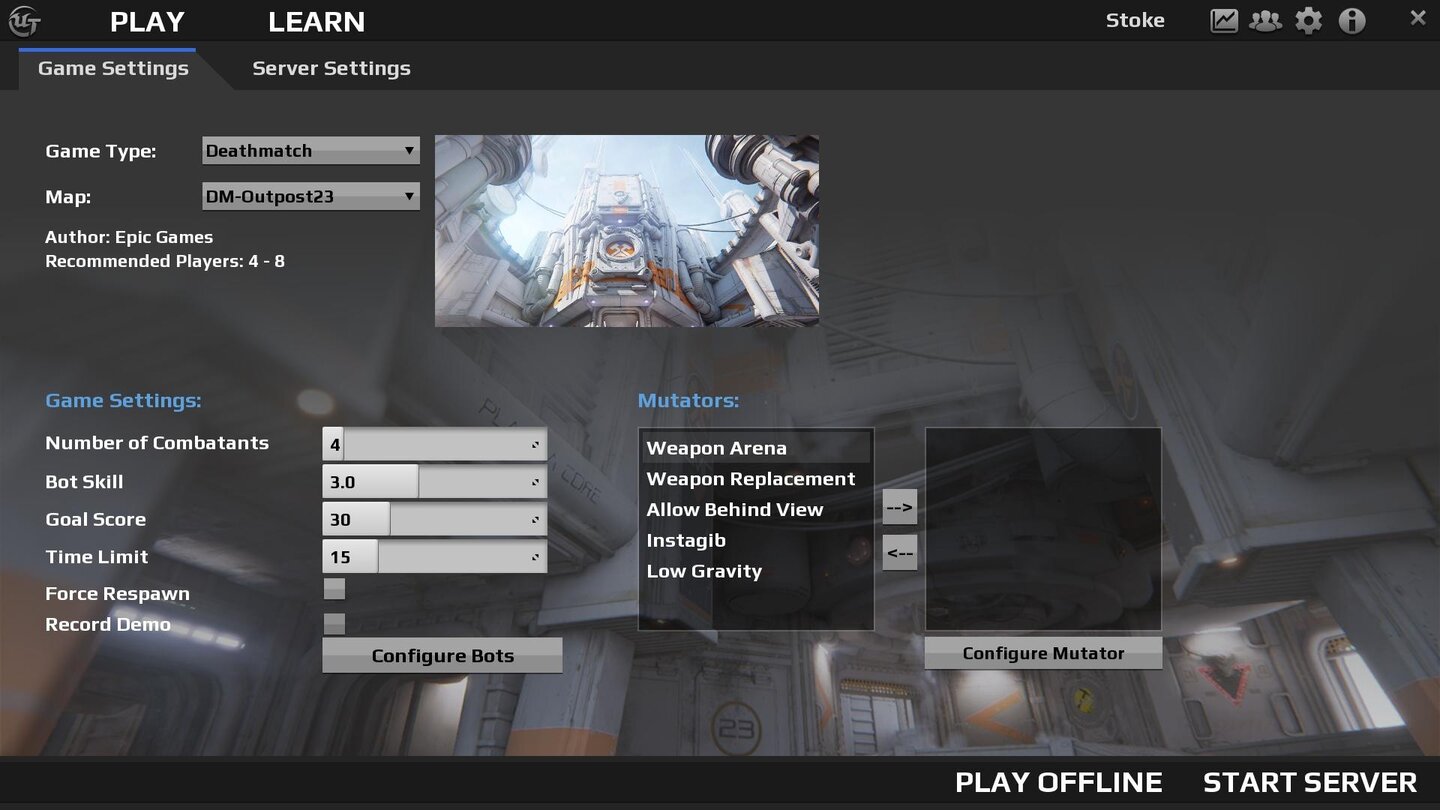Open the Map selection dropdown
The height and width of the screenshot is (810, 1440).
click(x=310, y=196)
